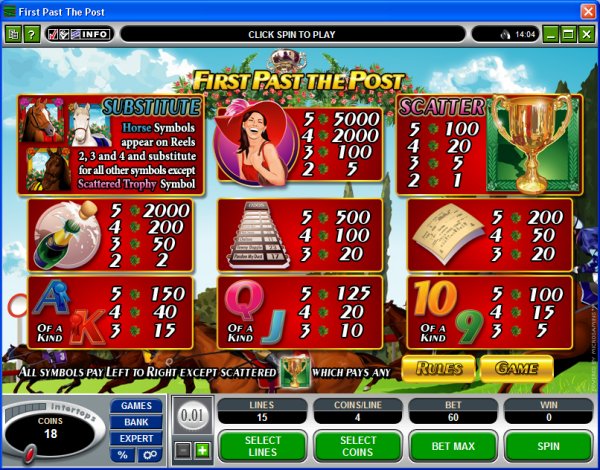This screenshot has height=470, width=600.
Task: Show the Info panel in the top bar
Action: pyautogui.click(x=95, y=34)
